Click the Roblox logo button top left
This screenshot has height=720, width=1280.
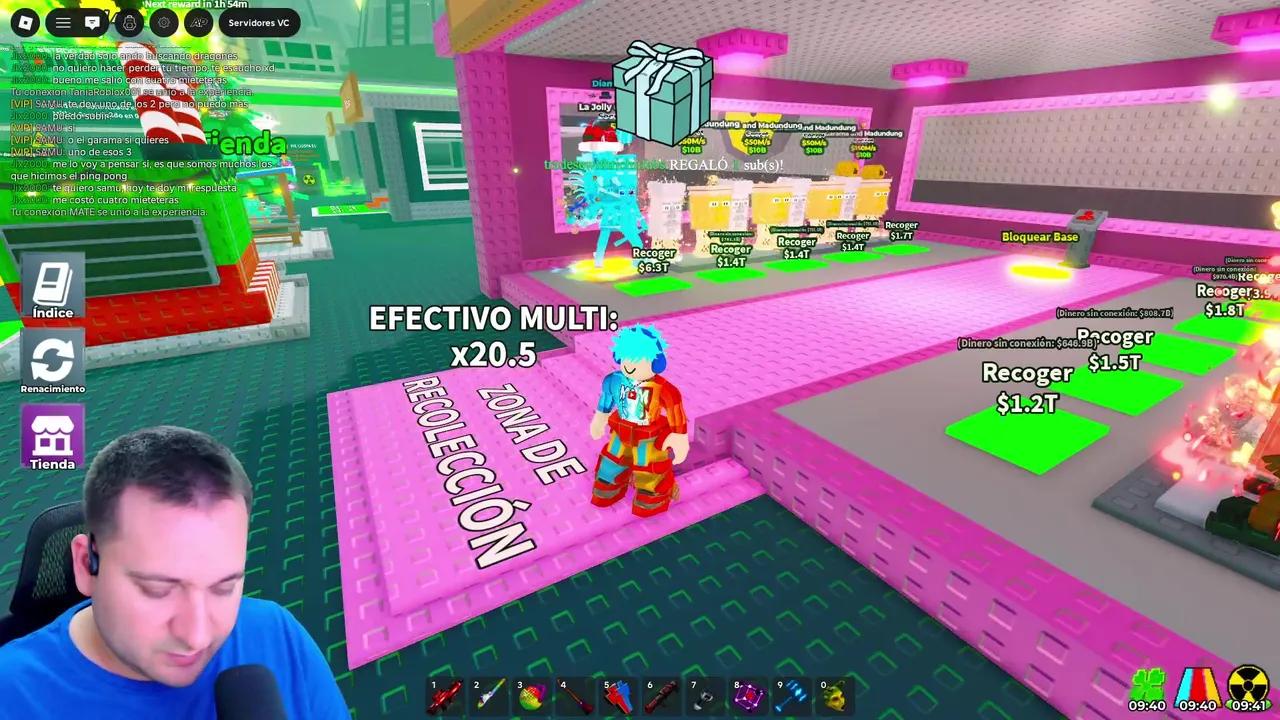(25, 22)
